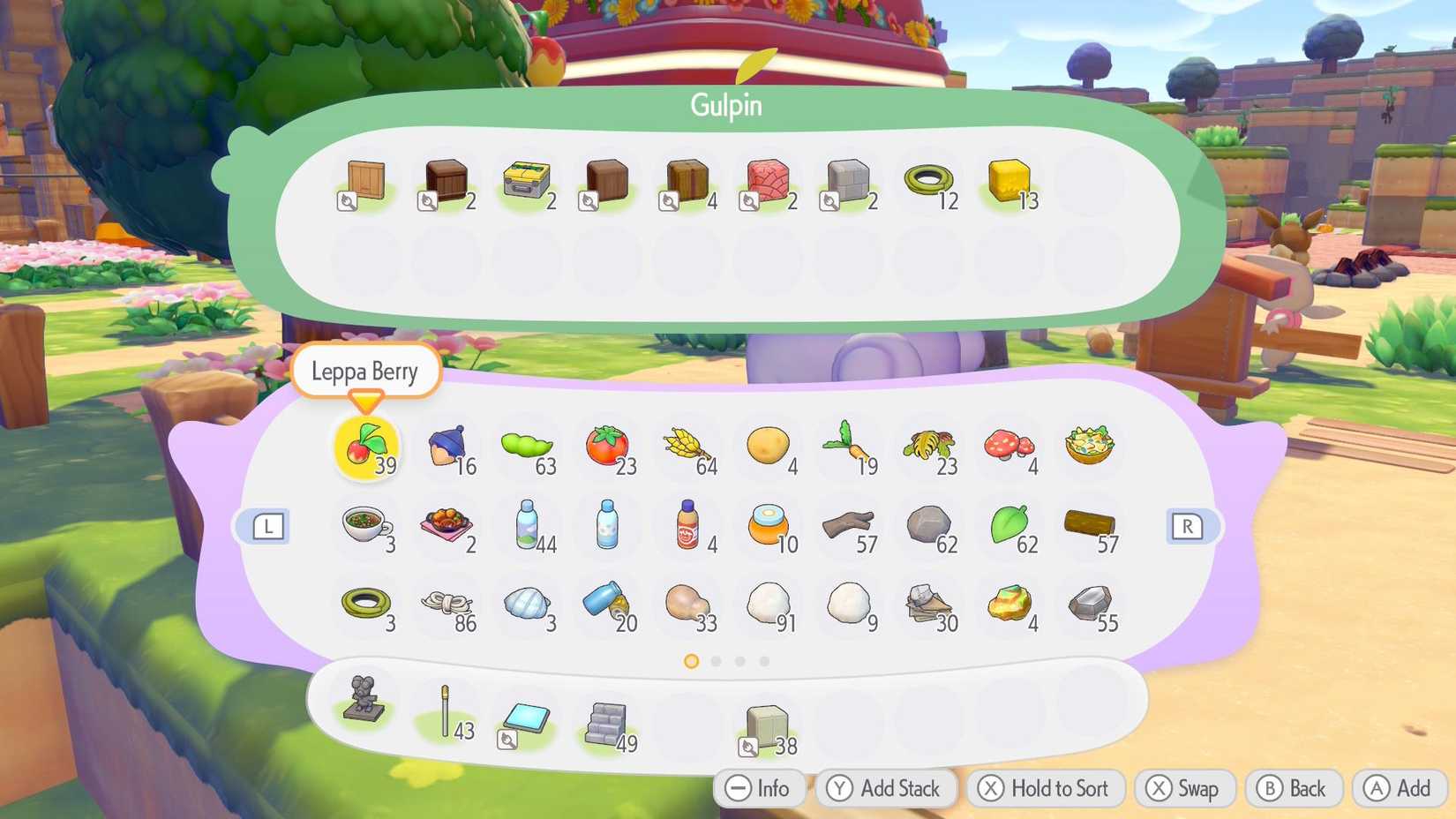Choose the red Mushroom item
Screen dimensions: 1456x819
pos(1008,446)
